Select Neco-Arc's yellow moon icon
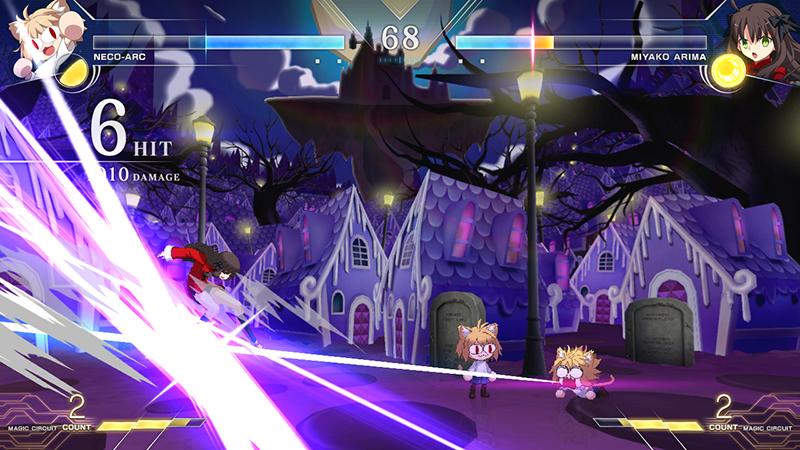Image resolution: width=800 pixels, height=450 pixels. (x=71, y=71)
